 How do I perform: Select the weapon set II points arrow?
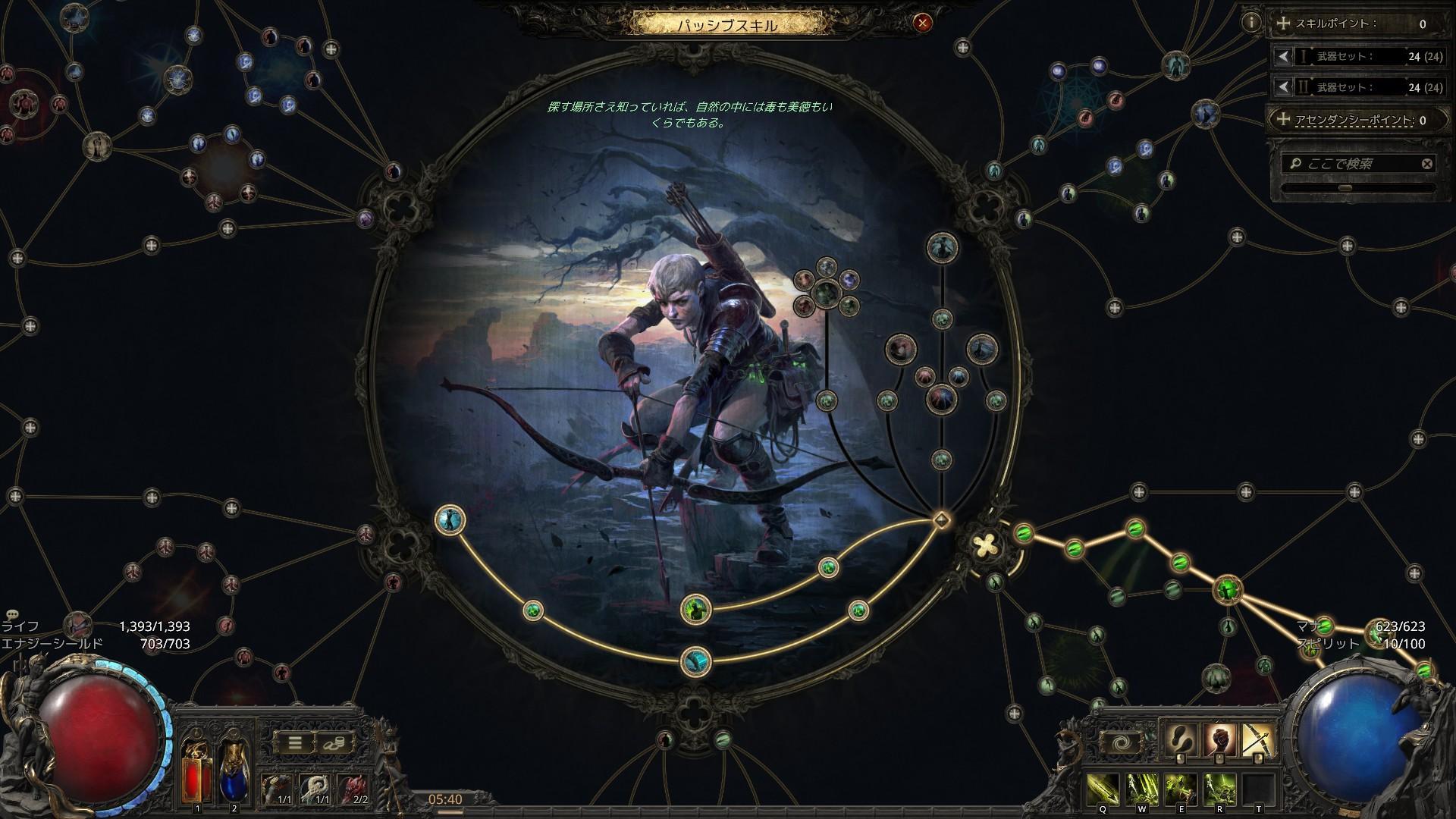pyautogui.click(x=1283, y=87)
